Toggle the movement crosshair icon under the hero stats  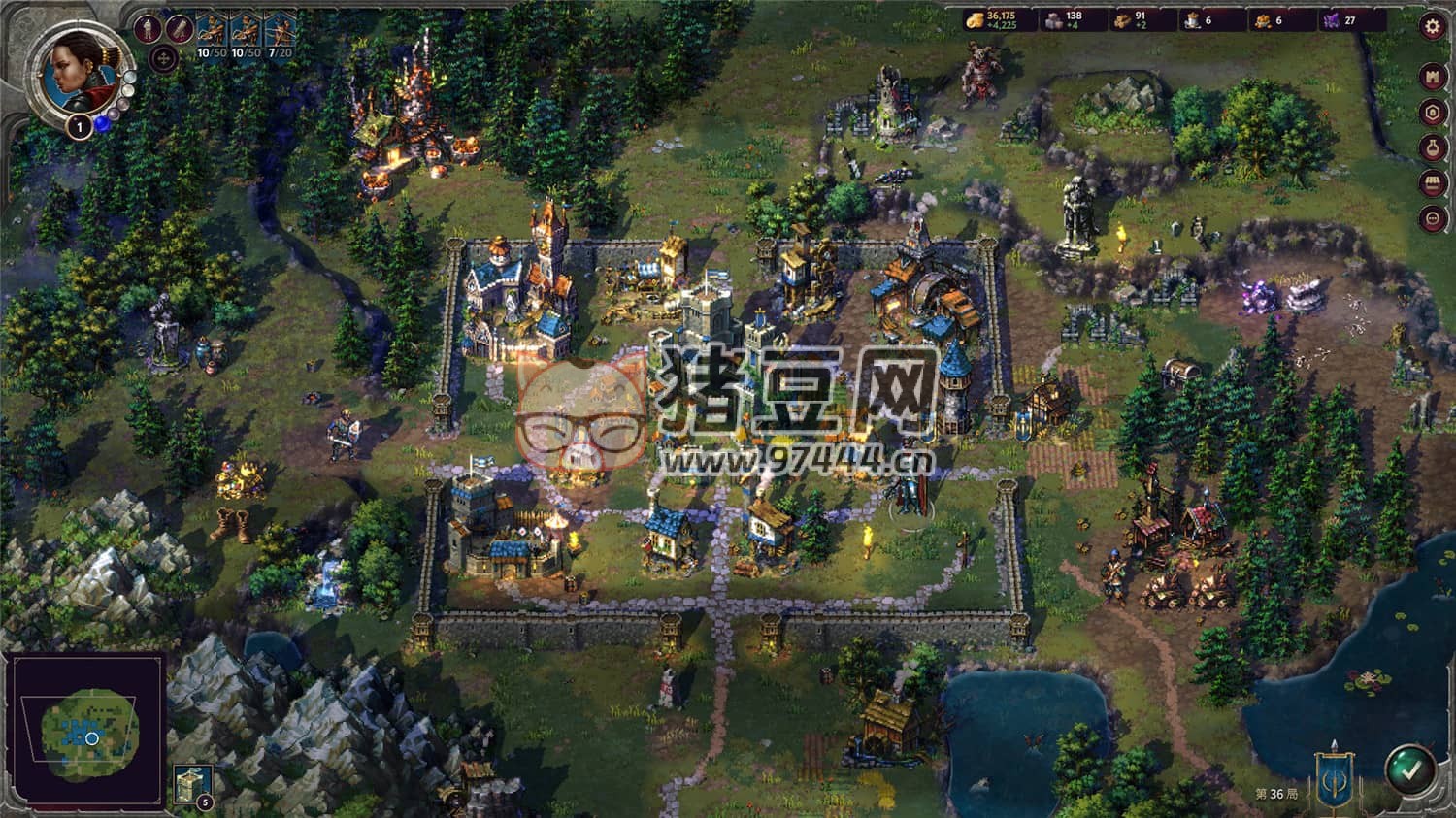(163, 57)
